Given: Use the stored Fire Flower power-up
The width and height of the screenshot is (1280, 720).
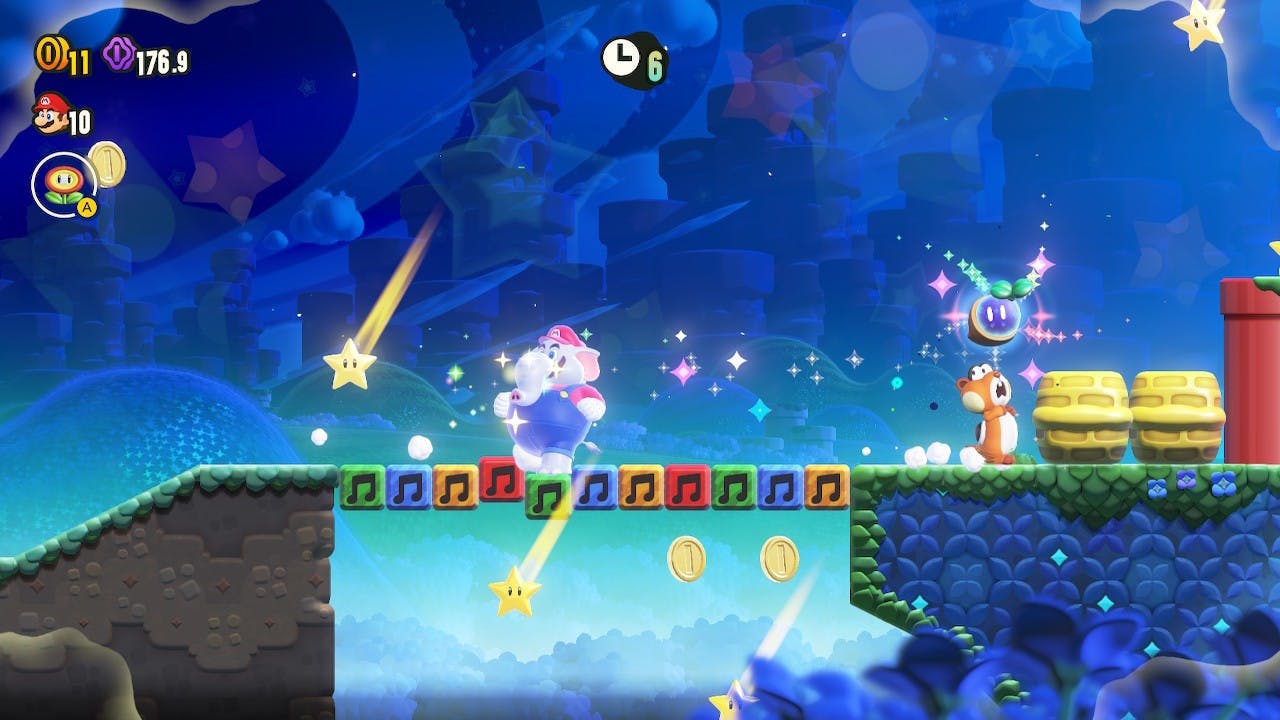Looking at the screenshot, I should (x=62, y=184).
